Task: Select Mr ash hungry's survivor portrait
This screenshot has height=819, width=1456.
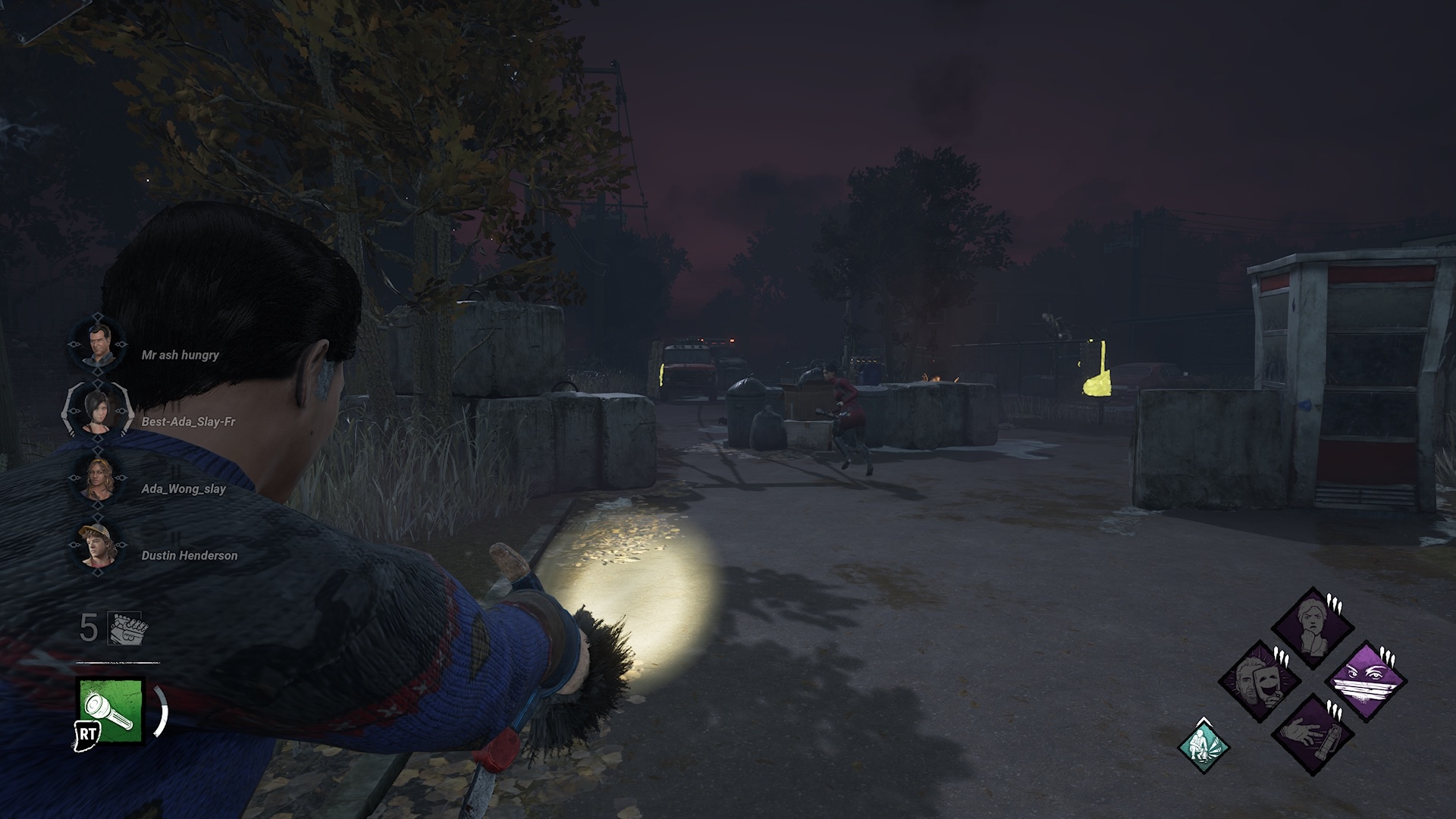Action: [98, 346]
